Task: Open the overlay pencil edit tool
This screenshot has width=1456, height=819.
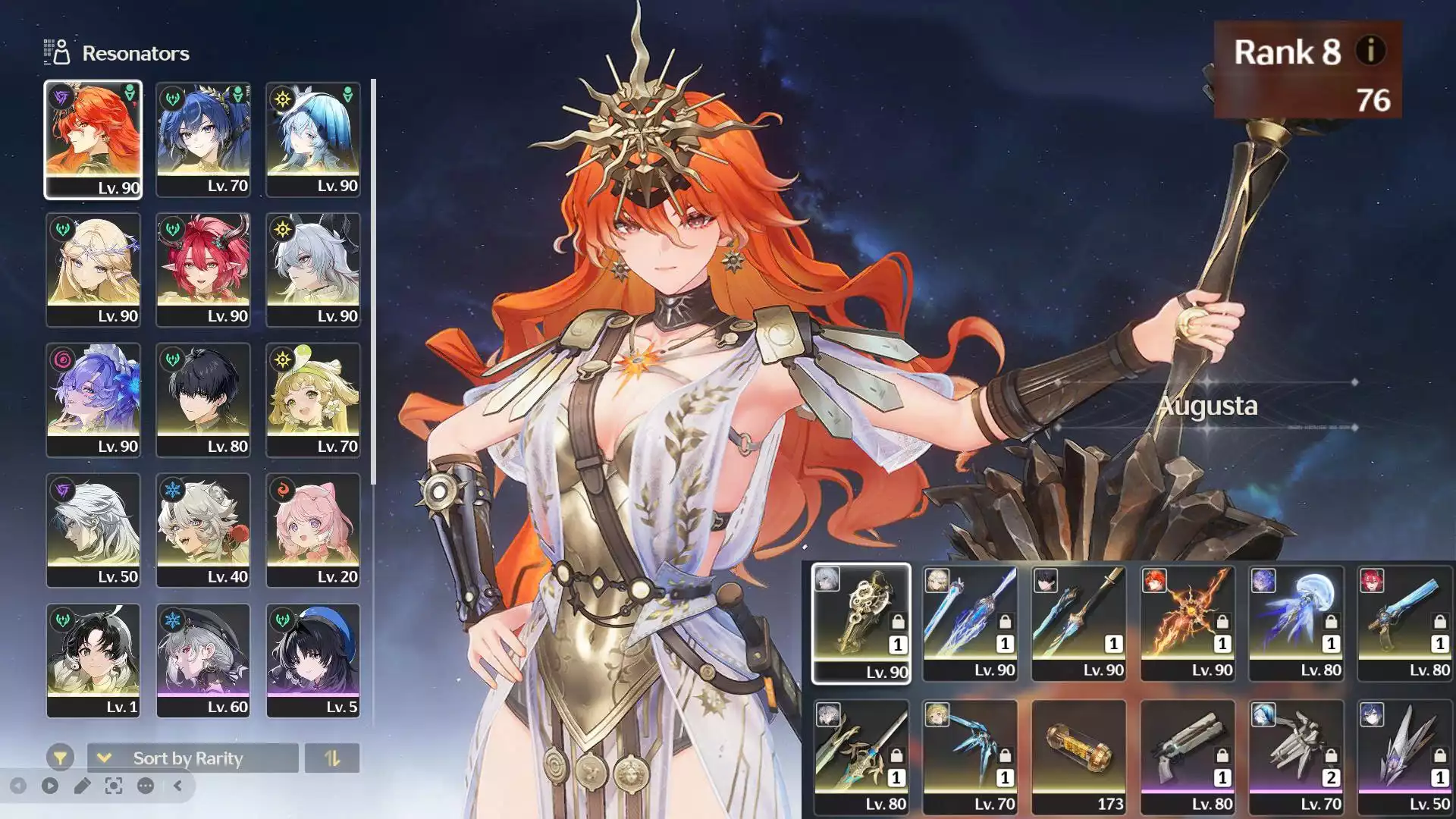Action: click(82, 786)
